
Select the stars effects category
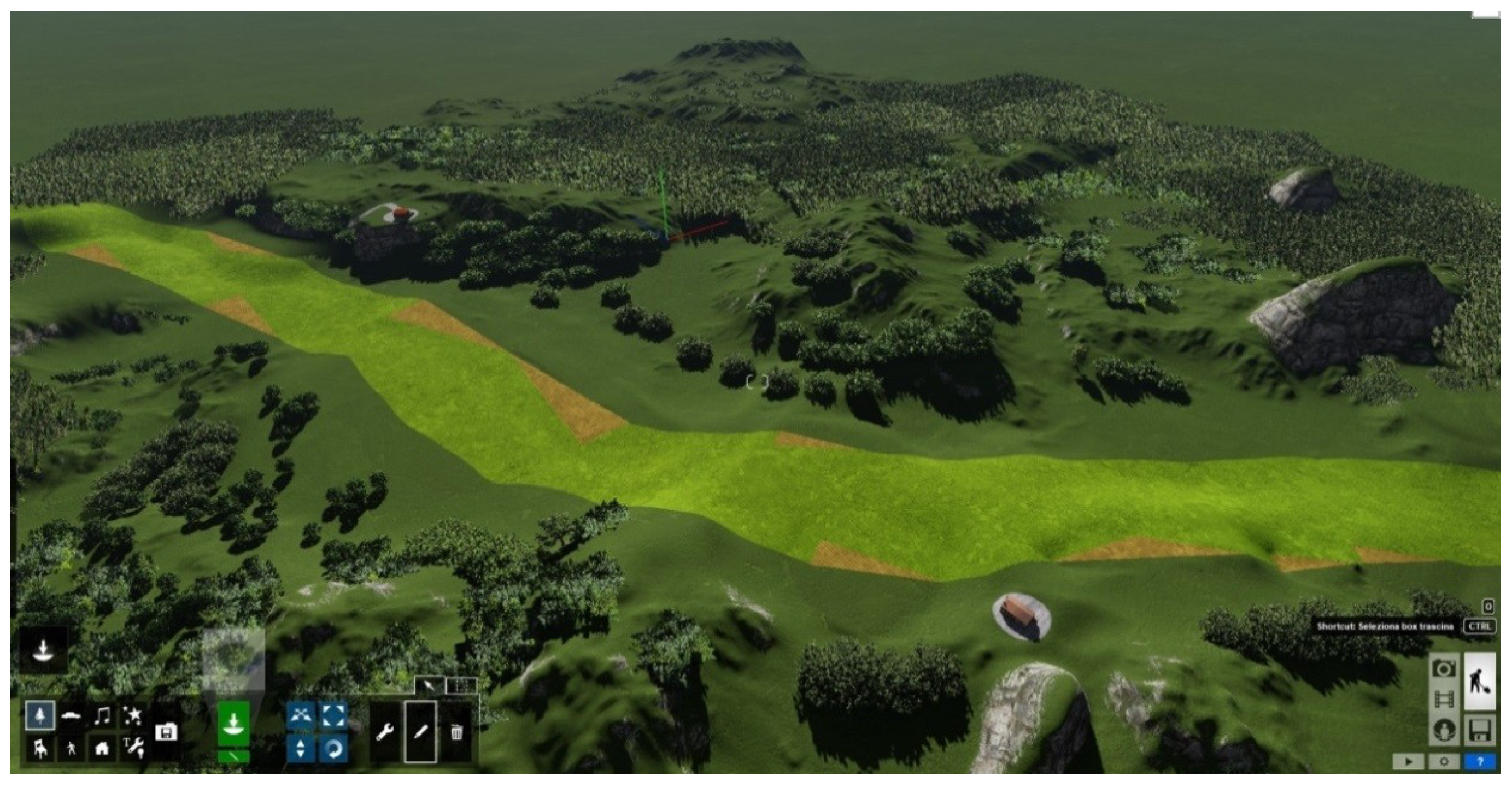[133, 715]
